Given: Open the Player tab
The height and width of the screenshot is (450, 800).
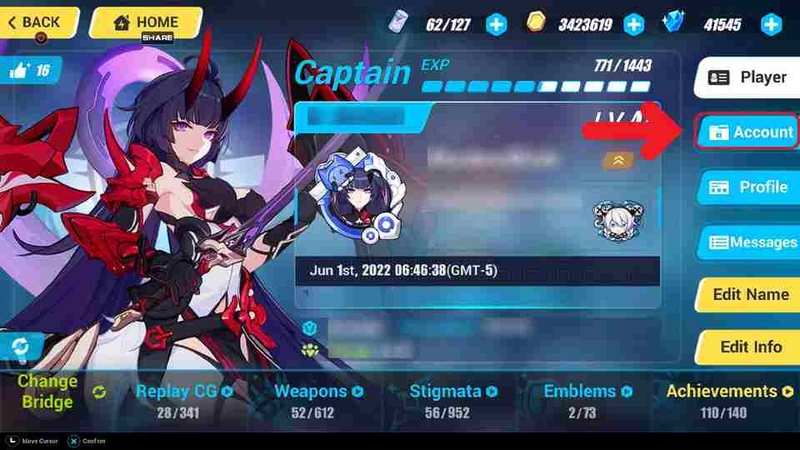Looking at the screenshot, I should point(748,77).
